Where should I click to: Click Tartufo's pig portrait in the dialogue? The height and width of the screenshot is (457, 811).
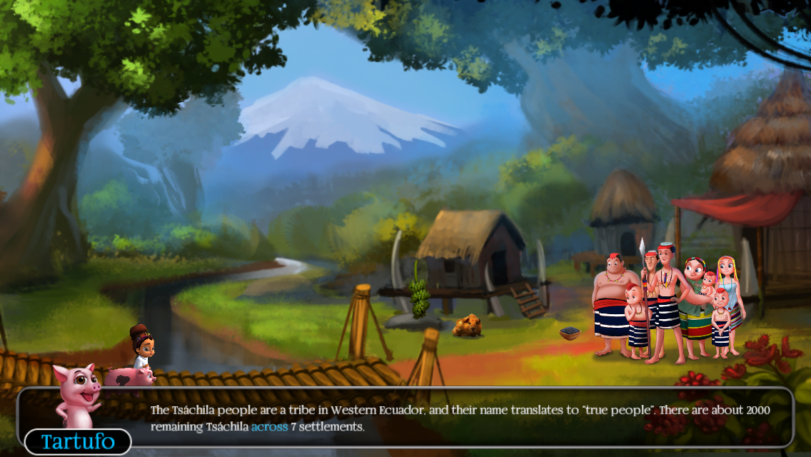click(77, 396)
